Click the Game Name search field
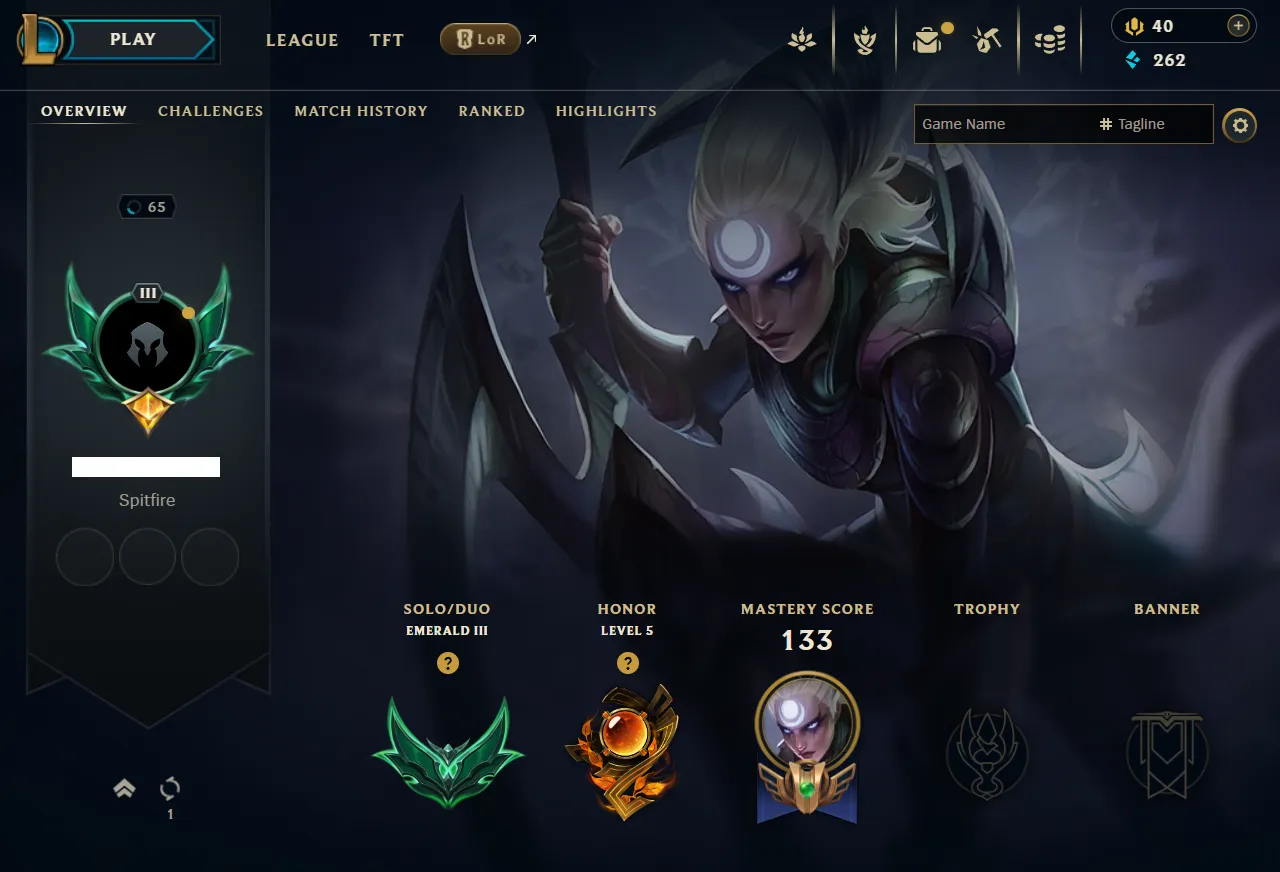 1000,124
